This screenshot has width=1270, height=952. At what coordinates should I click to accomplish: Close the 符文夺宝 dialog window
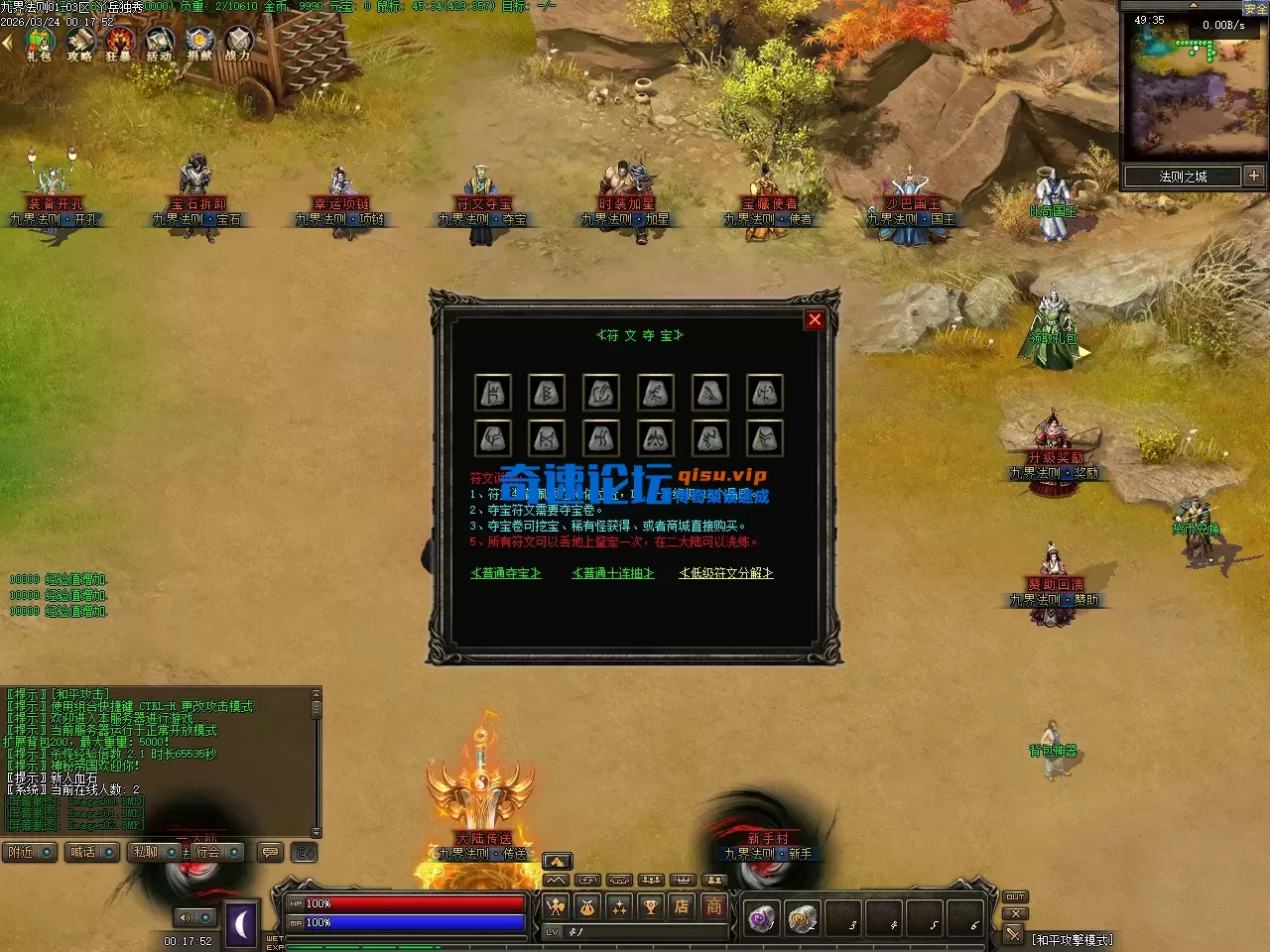pos(815,319)
